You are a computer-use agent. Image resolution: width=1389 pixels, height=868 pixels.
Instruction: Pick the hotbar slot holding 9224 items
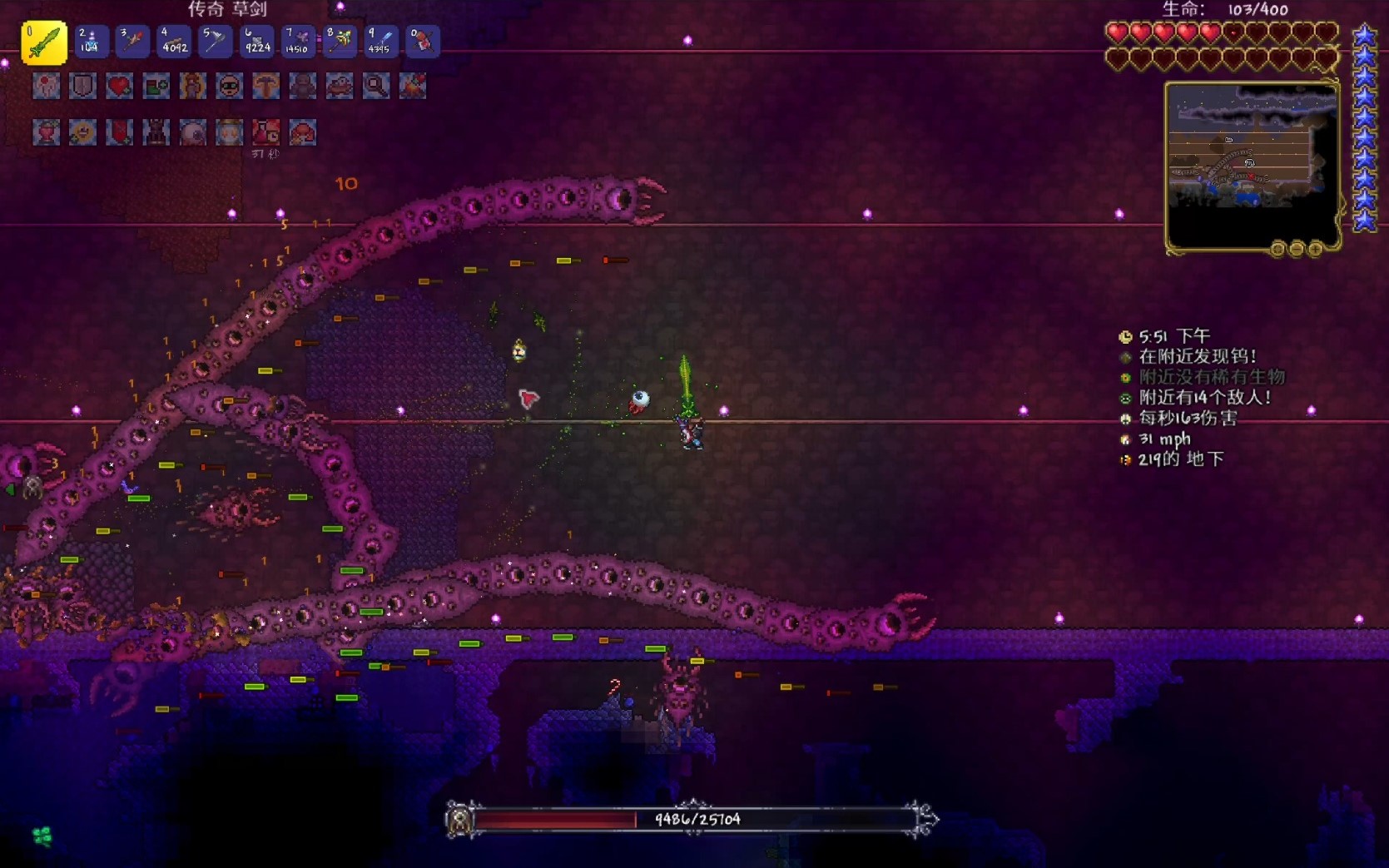click(x=256, y=42)
